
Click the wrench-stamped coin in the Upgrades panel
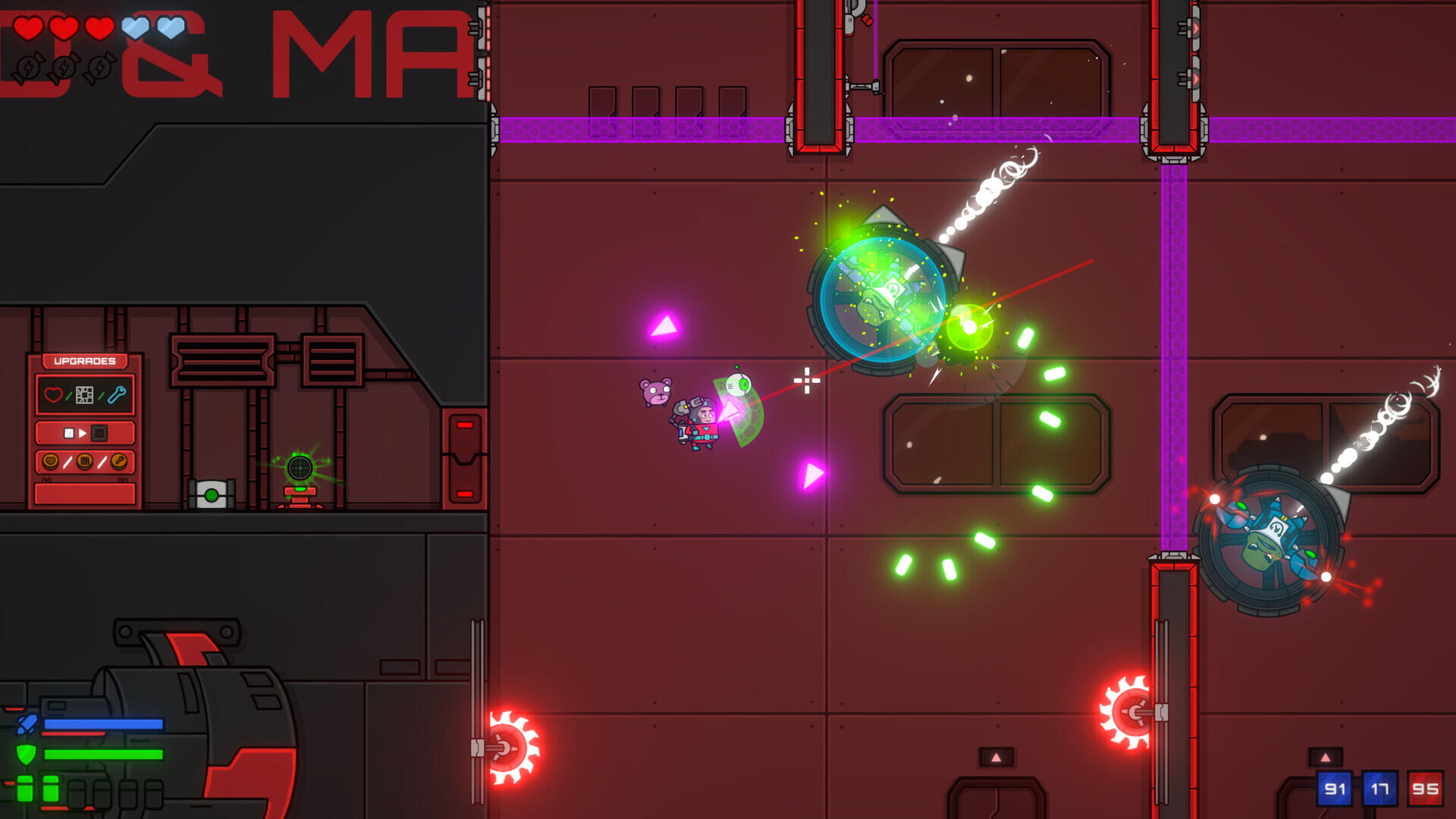point(119,460)
